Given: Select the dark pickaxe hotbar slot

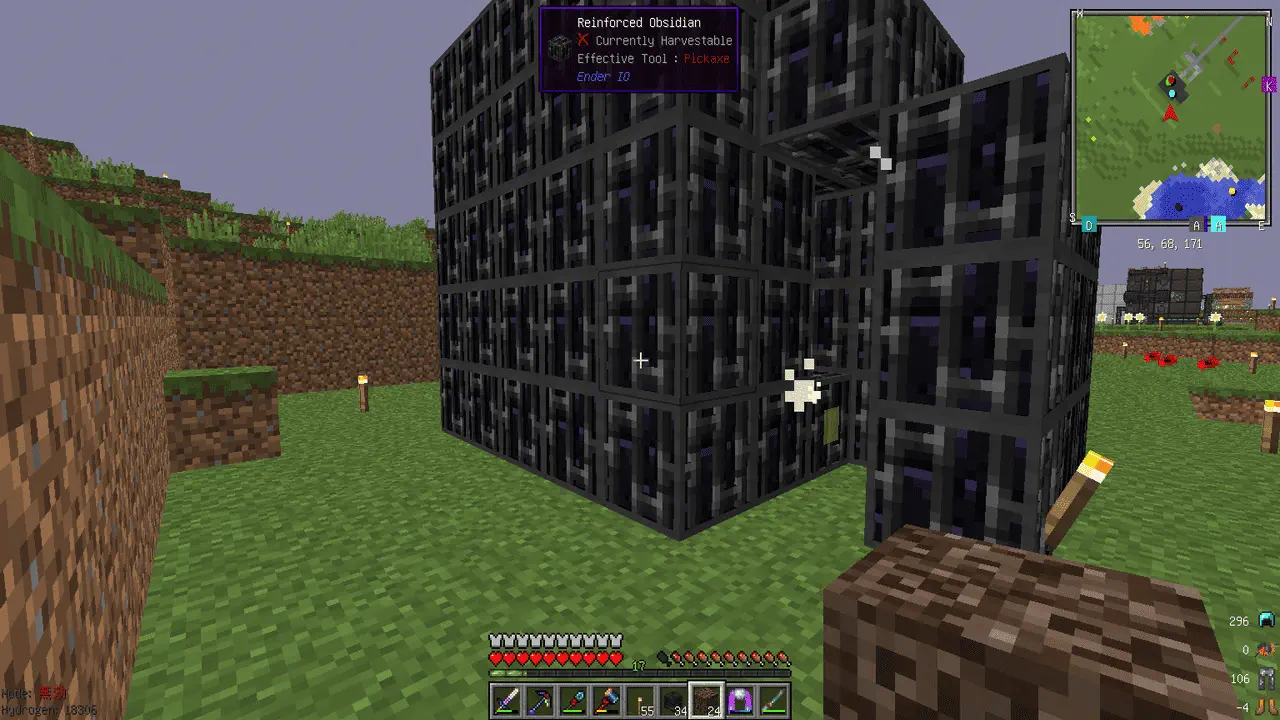Looking at the screenshot, I should (x=540, y=701).
